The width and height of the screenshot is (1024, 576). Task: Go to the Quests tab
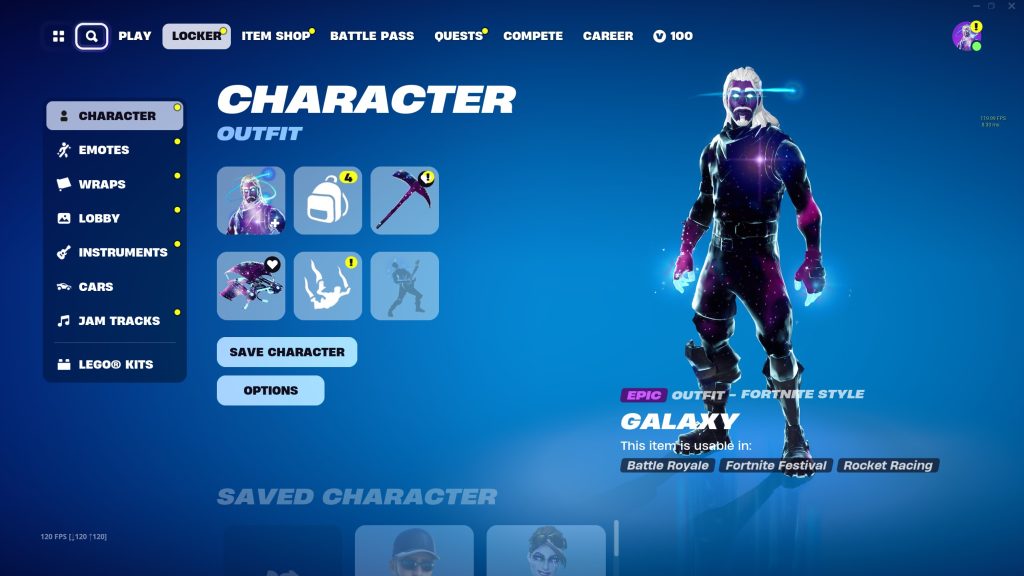458,36
